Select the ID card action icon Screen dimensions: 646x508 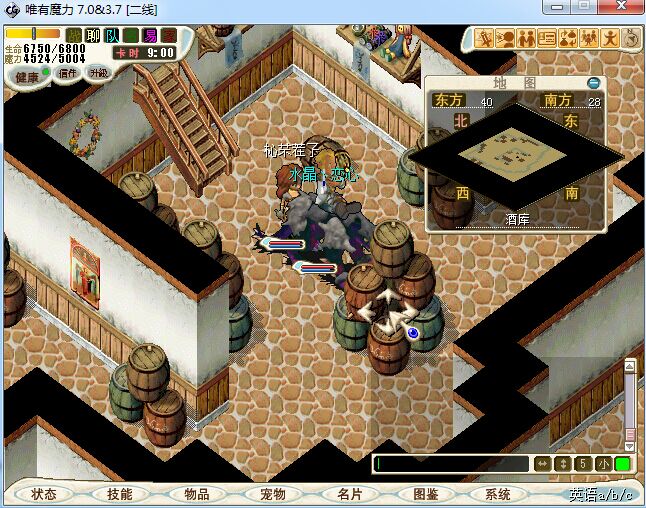pyautogui.click(x=547, y=39)
